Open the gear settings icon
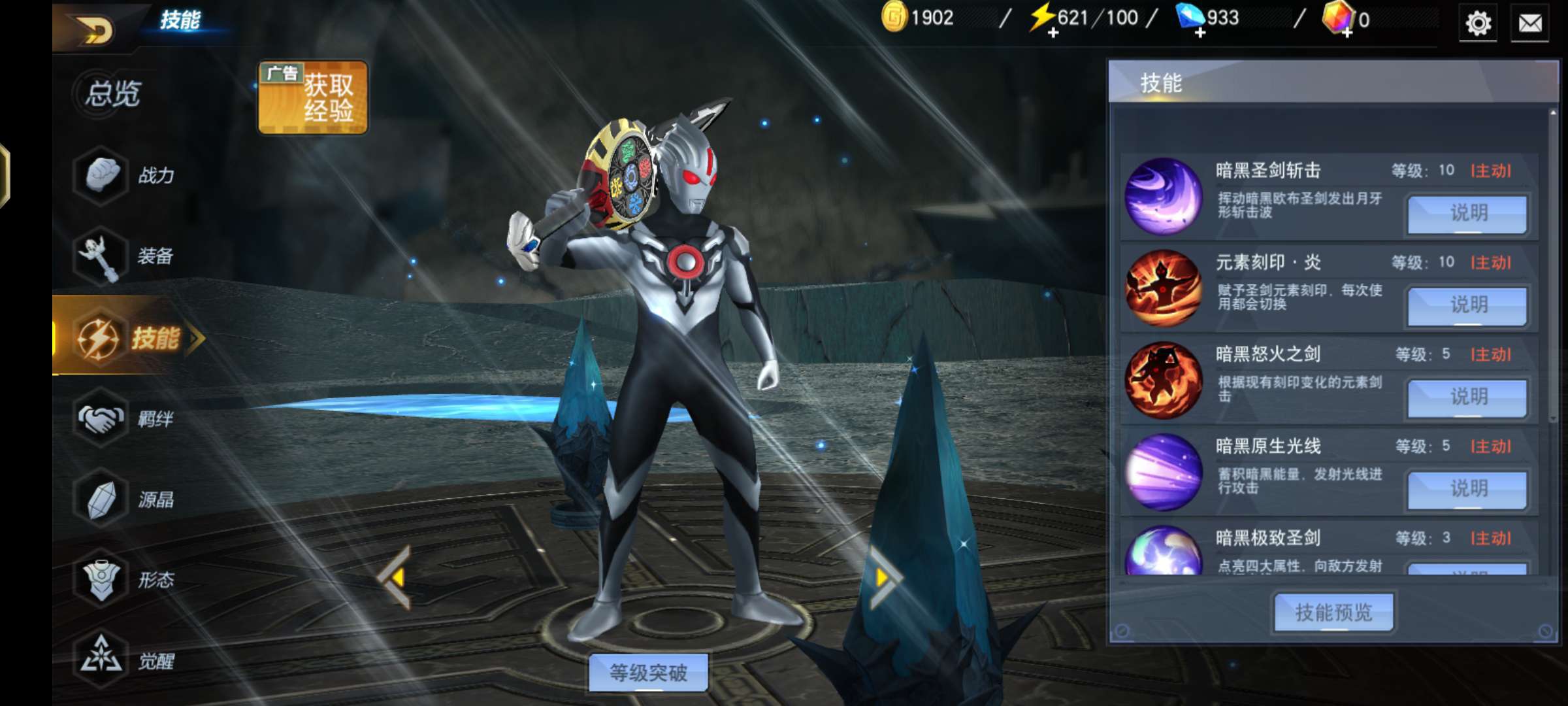1568x706 pixels. tap(1478, 24)
